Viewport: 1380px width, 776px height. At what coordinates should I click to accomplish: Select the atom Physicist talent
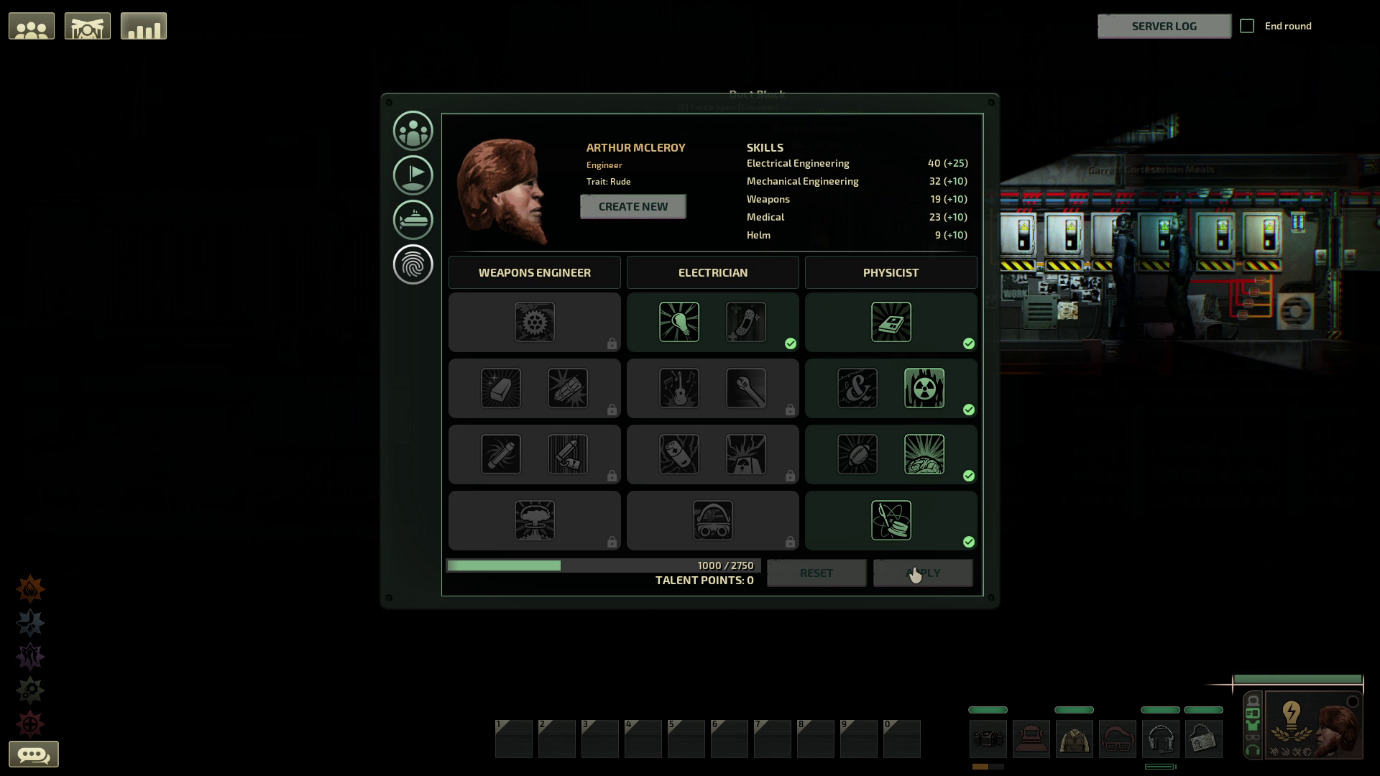coord(891,520)
